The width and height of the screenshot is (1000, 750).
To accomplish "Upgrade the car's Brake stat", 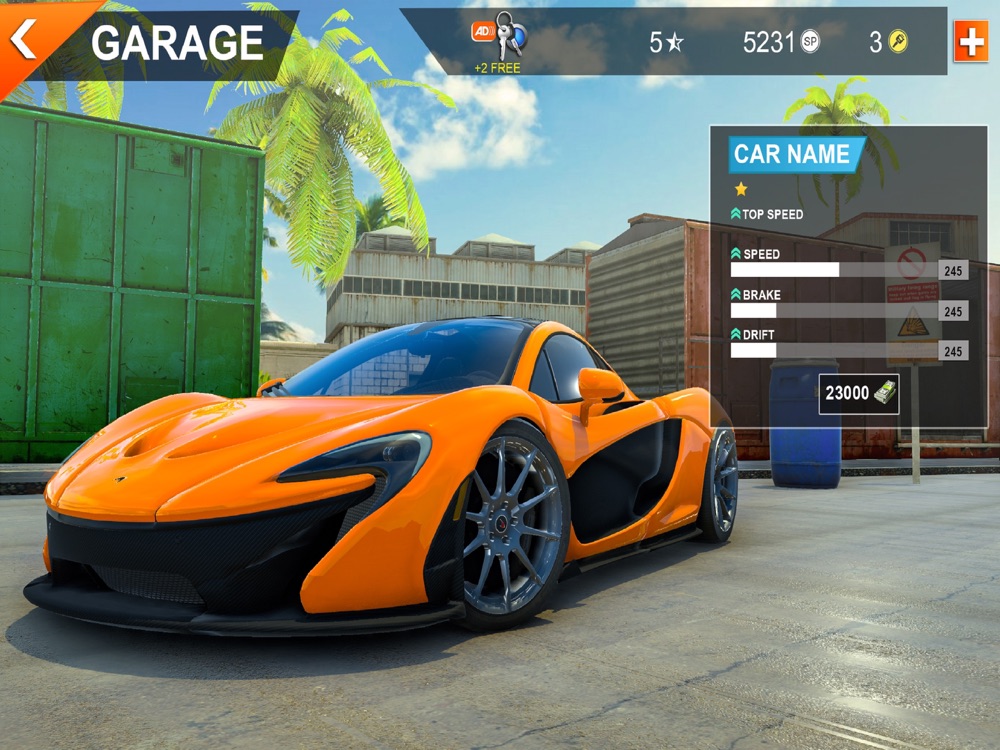I will pyautogui.click(x=737, y=295).
